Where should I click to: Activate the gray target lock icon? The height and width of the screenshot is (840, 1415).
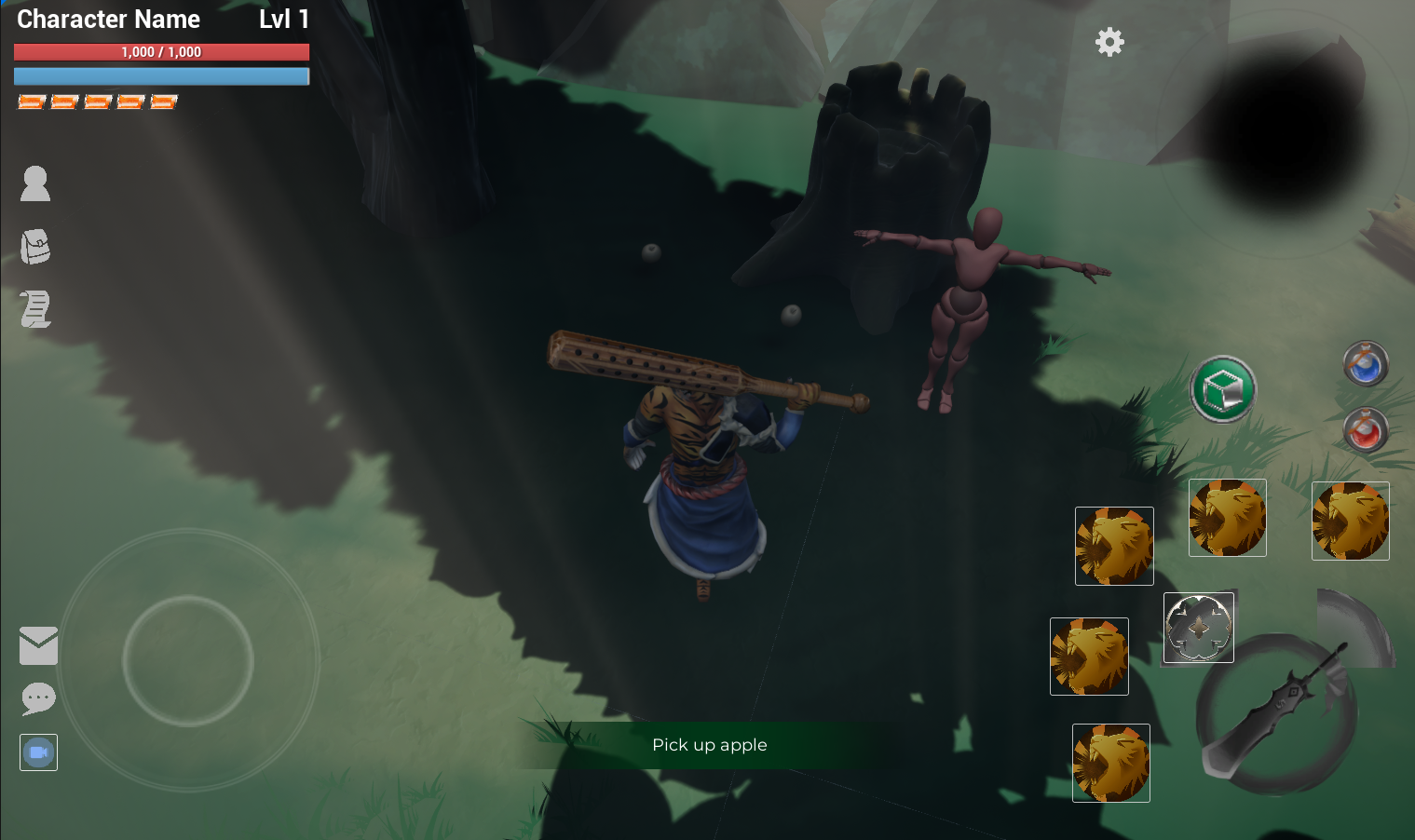(x=1199, y=628)
